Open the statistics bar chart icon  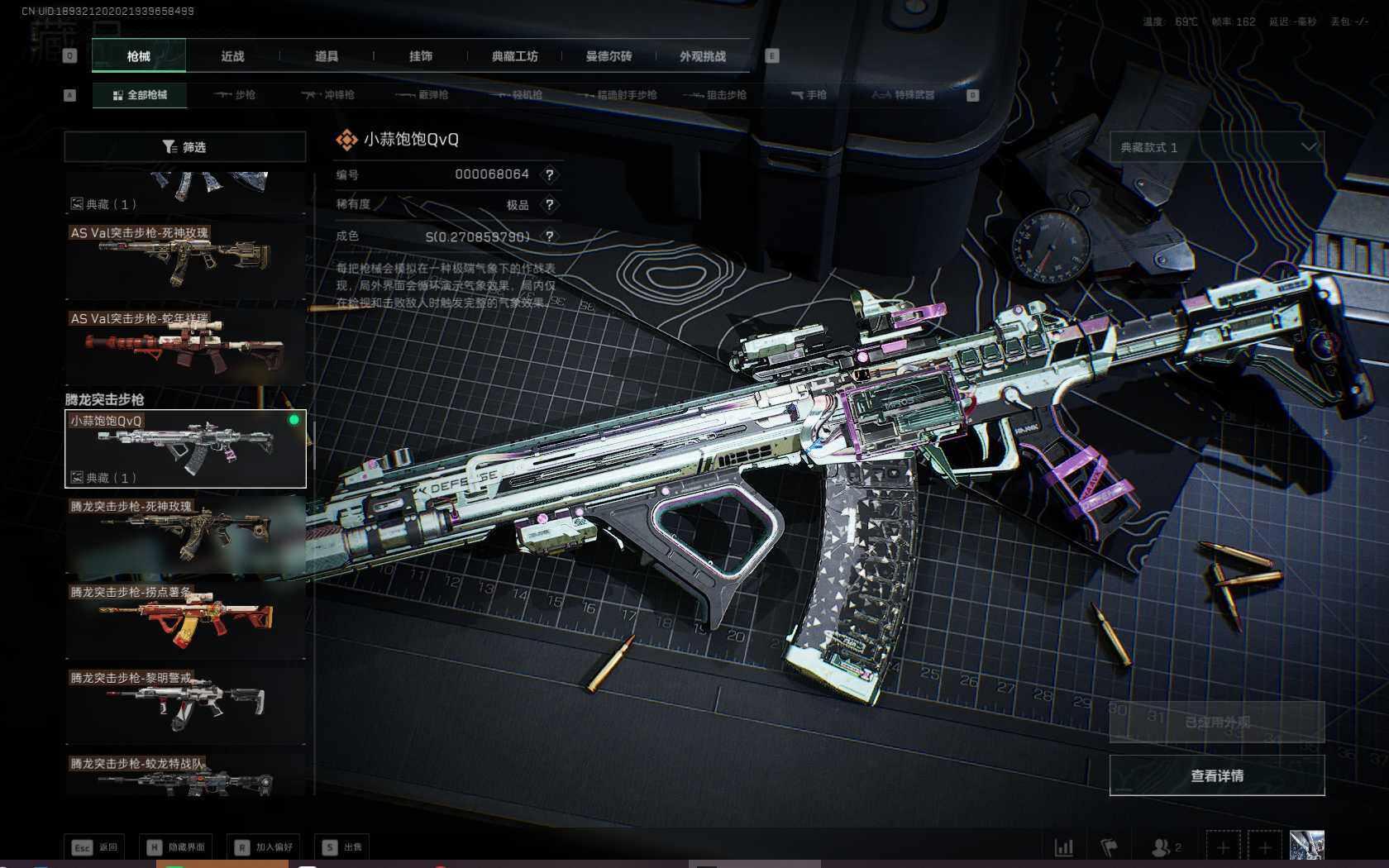1064,847
